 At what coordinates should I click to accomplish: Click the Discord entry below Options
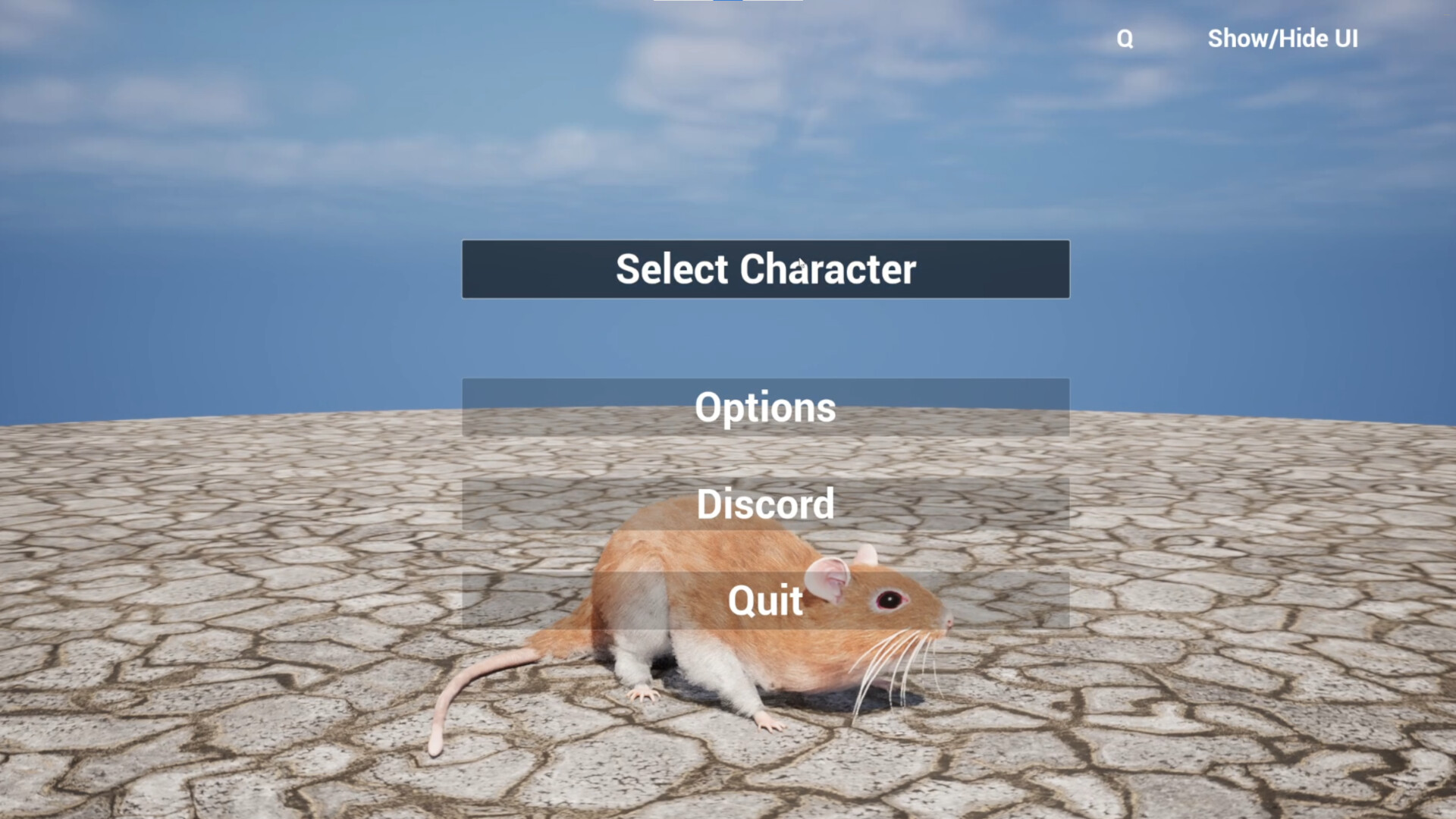pyautogui.click(x=764, y=504)
